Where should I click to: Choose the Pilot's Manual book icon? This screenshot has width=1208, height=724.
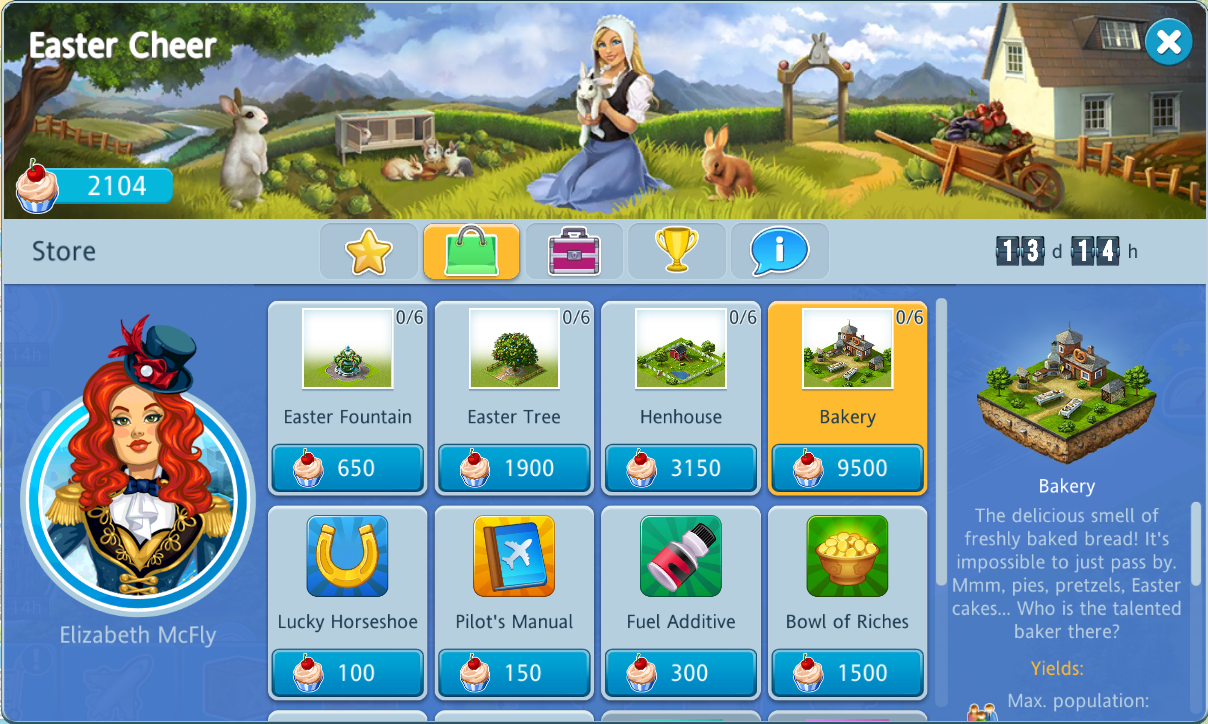pos(514,556)
